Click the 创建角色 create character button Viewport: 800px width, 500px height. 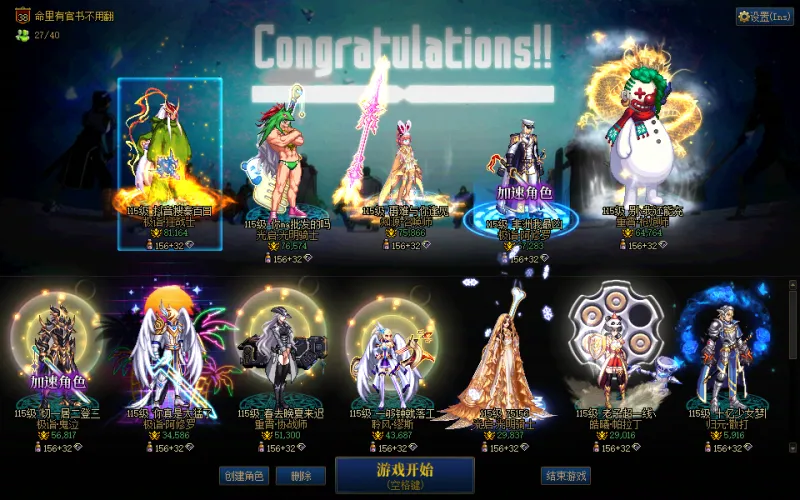[x=243, y=476]
